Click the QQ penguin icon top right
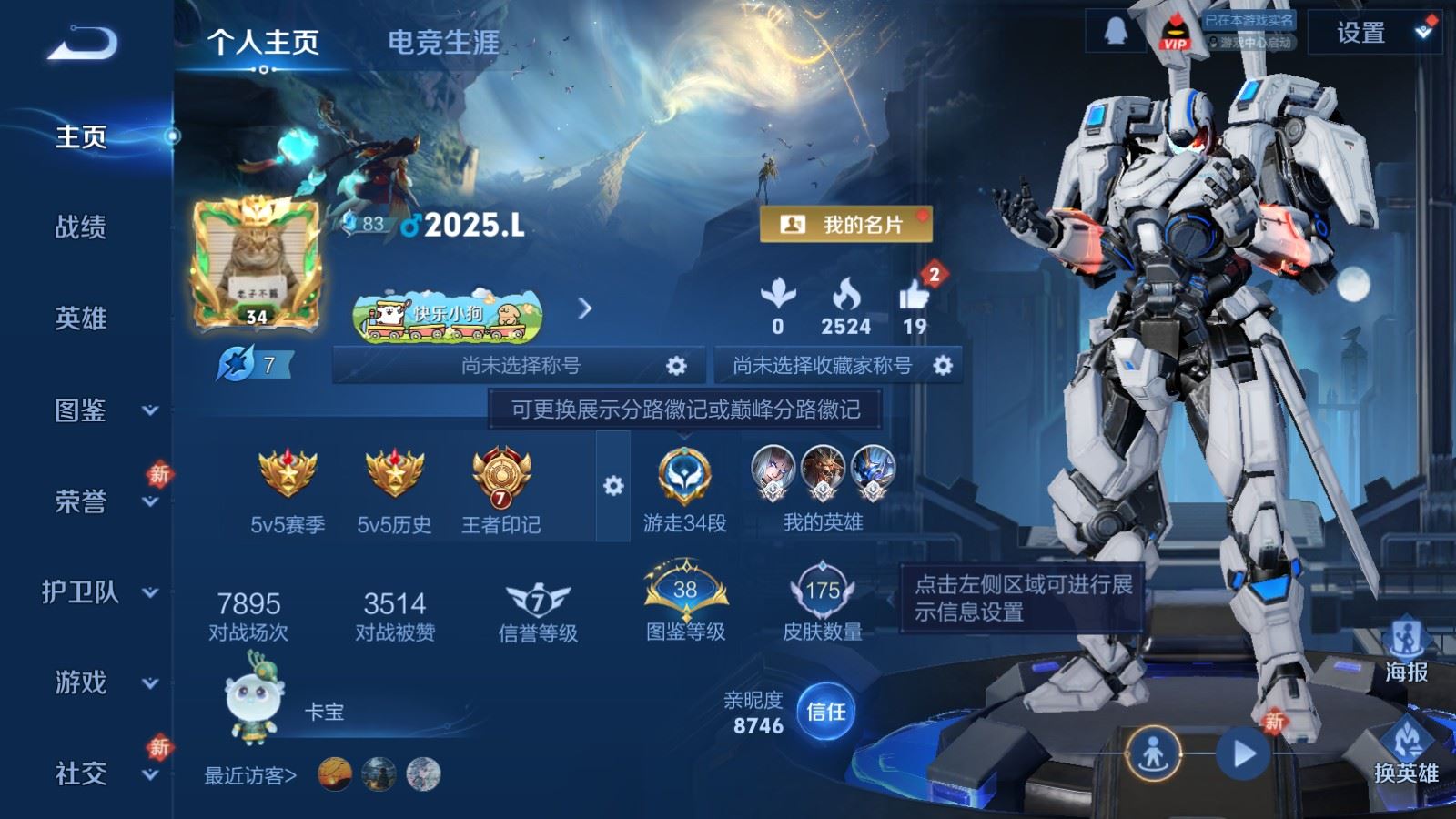Viewport: 1456px width, 819px height. [x=1116, y=33]
